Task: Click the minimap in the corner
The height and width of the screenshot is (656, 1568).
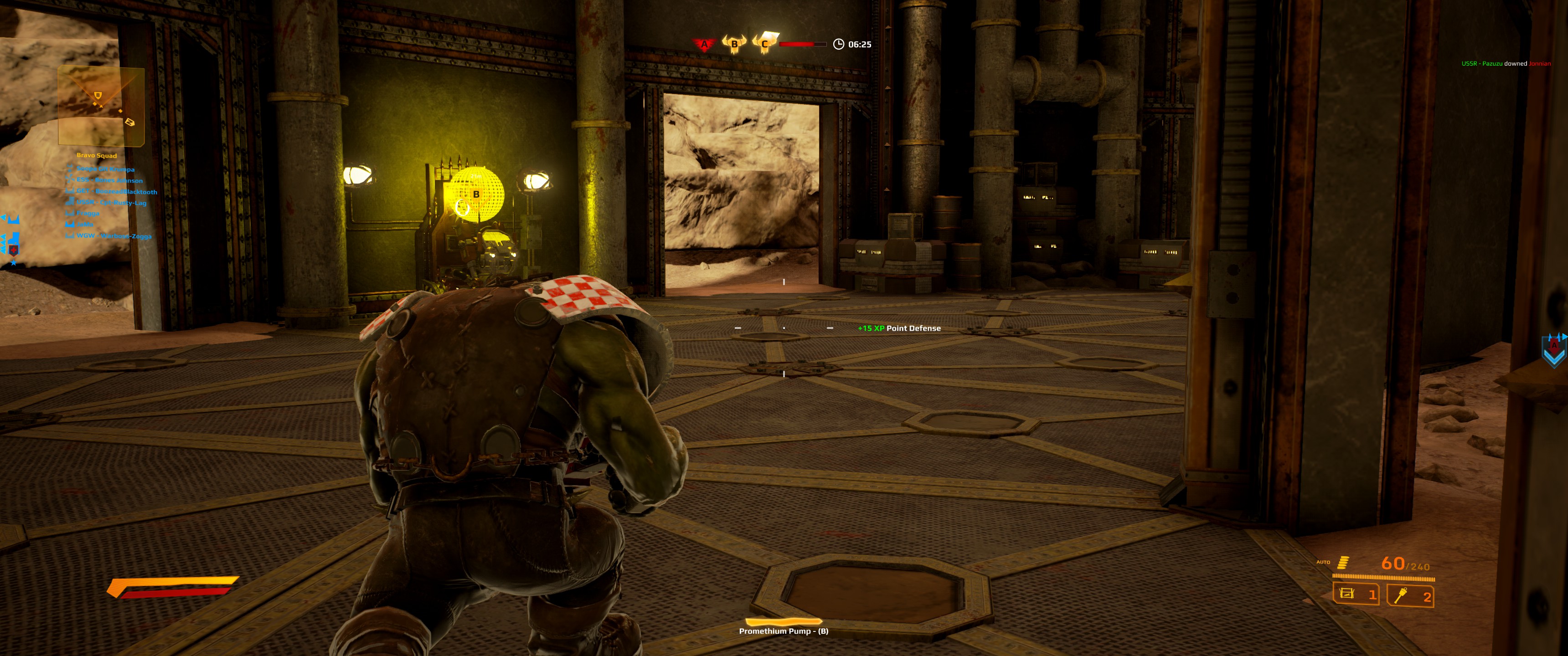Action: coord(101,106)
